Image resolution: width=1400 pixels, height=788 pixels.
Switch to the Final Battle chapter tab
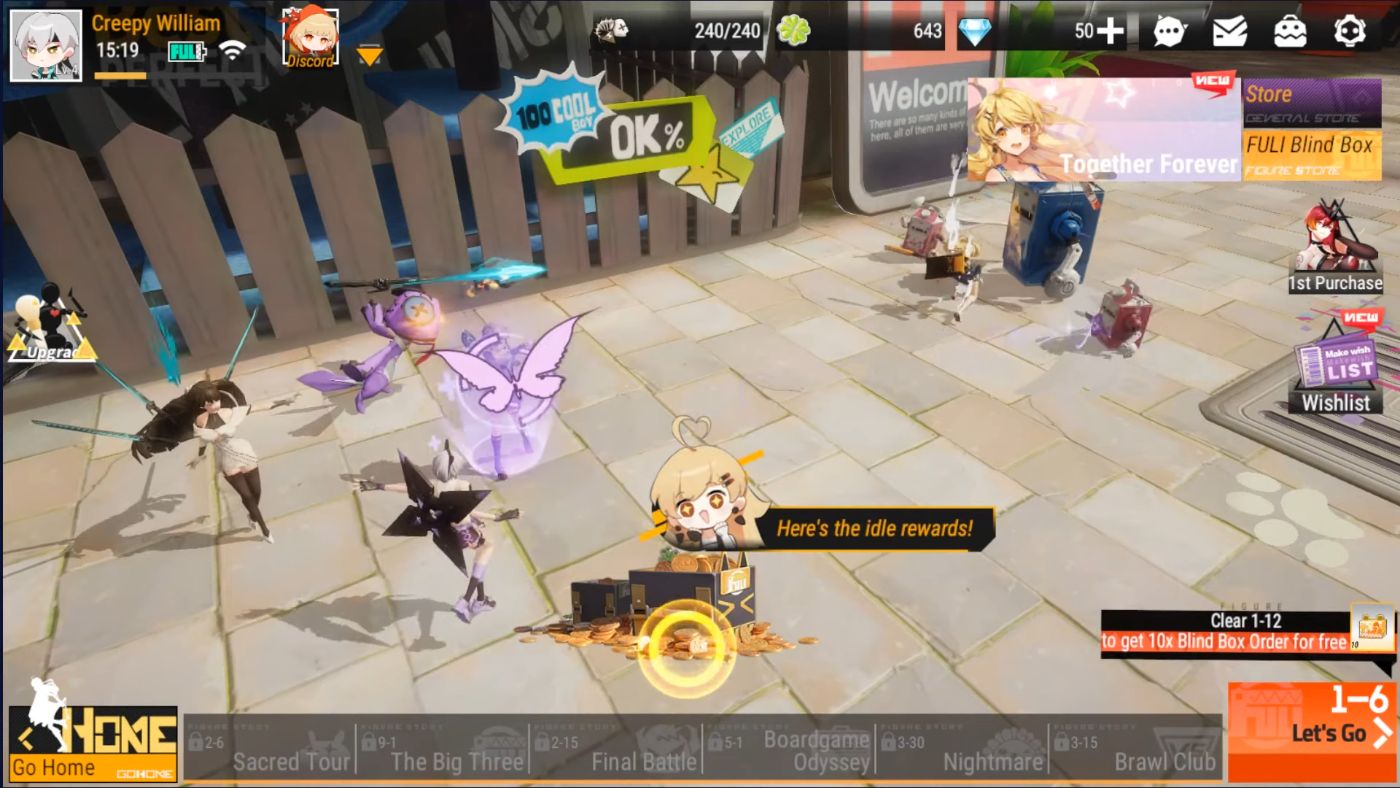pos(645,761)
